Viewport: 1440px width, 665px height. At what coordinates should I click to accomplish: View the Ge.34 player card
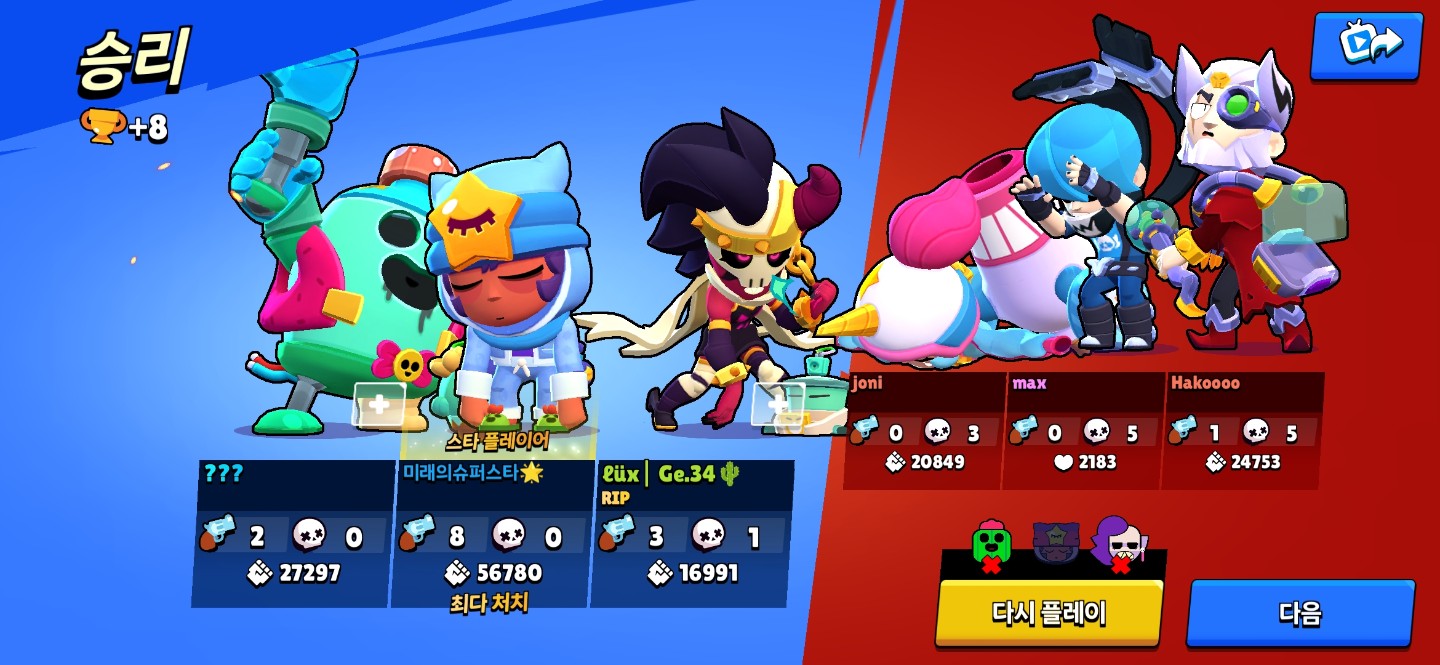click(692, 533)
